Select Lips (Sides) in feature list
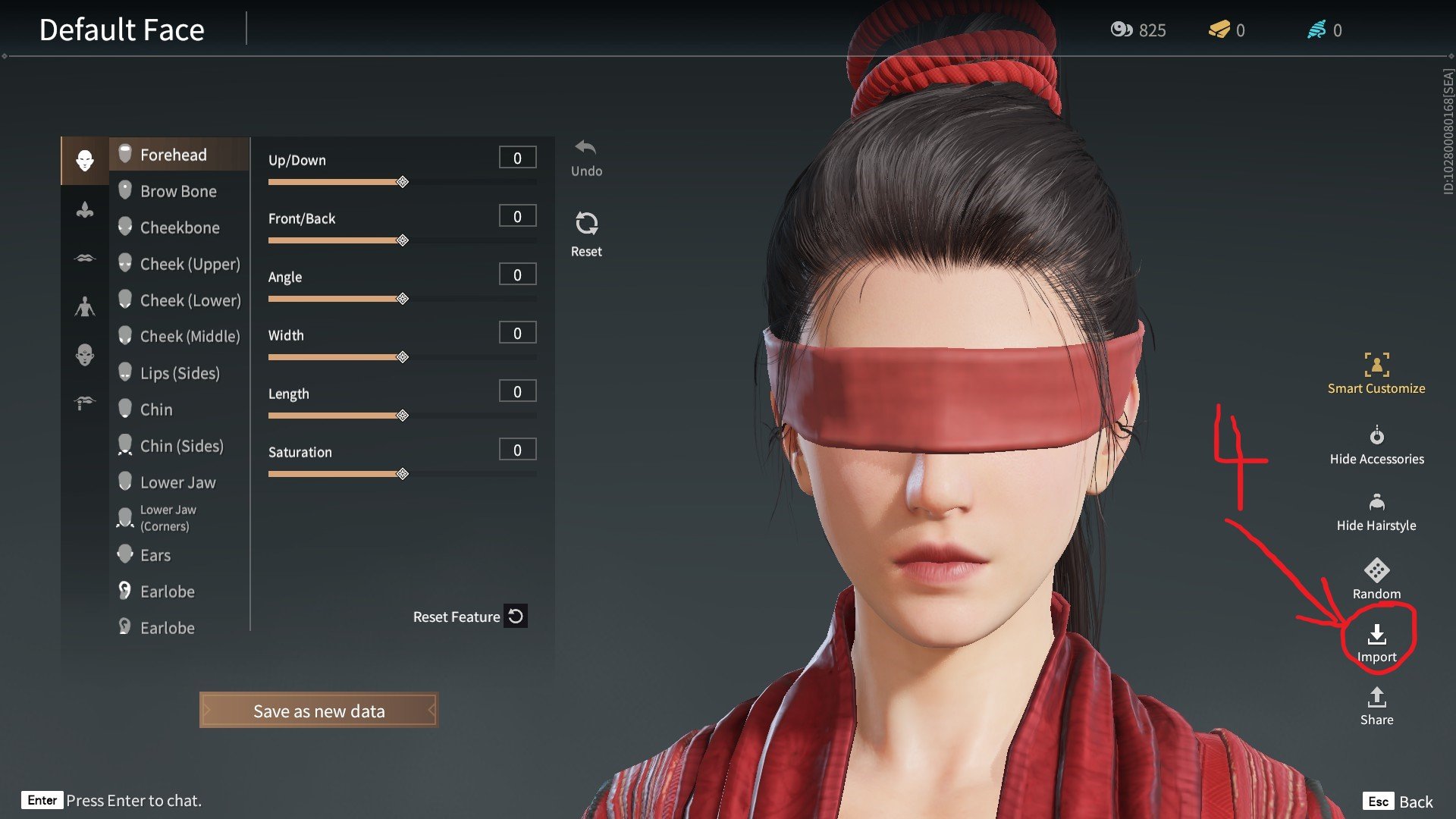 click(180, 373)
